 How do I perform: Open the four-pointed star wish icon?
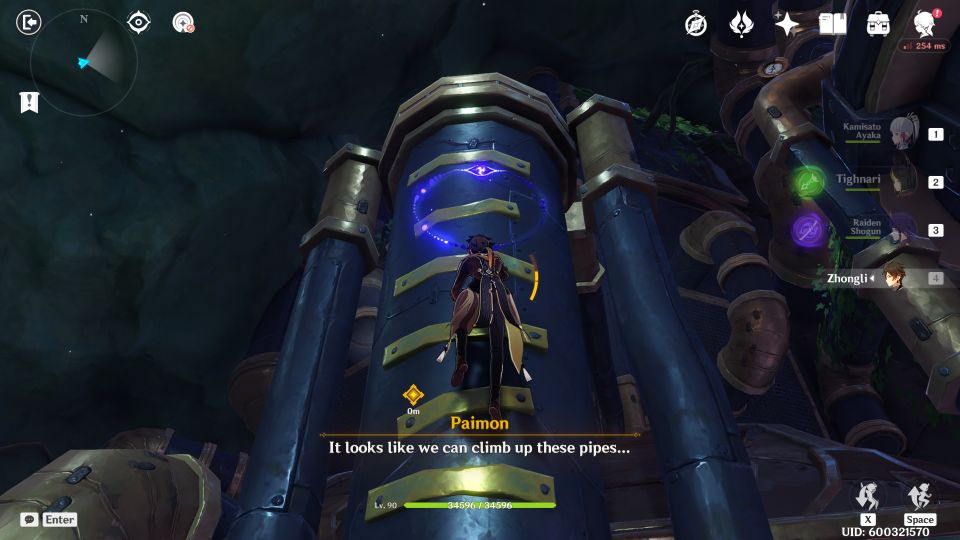(x=788, y=25)
